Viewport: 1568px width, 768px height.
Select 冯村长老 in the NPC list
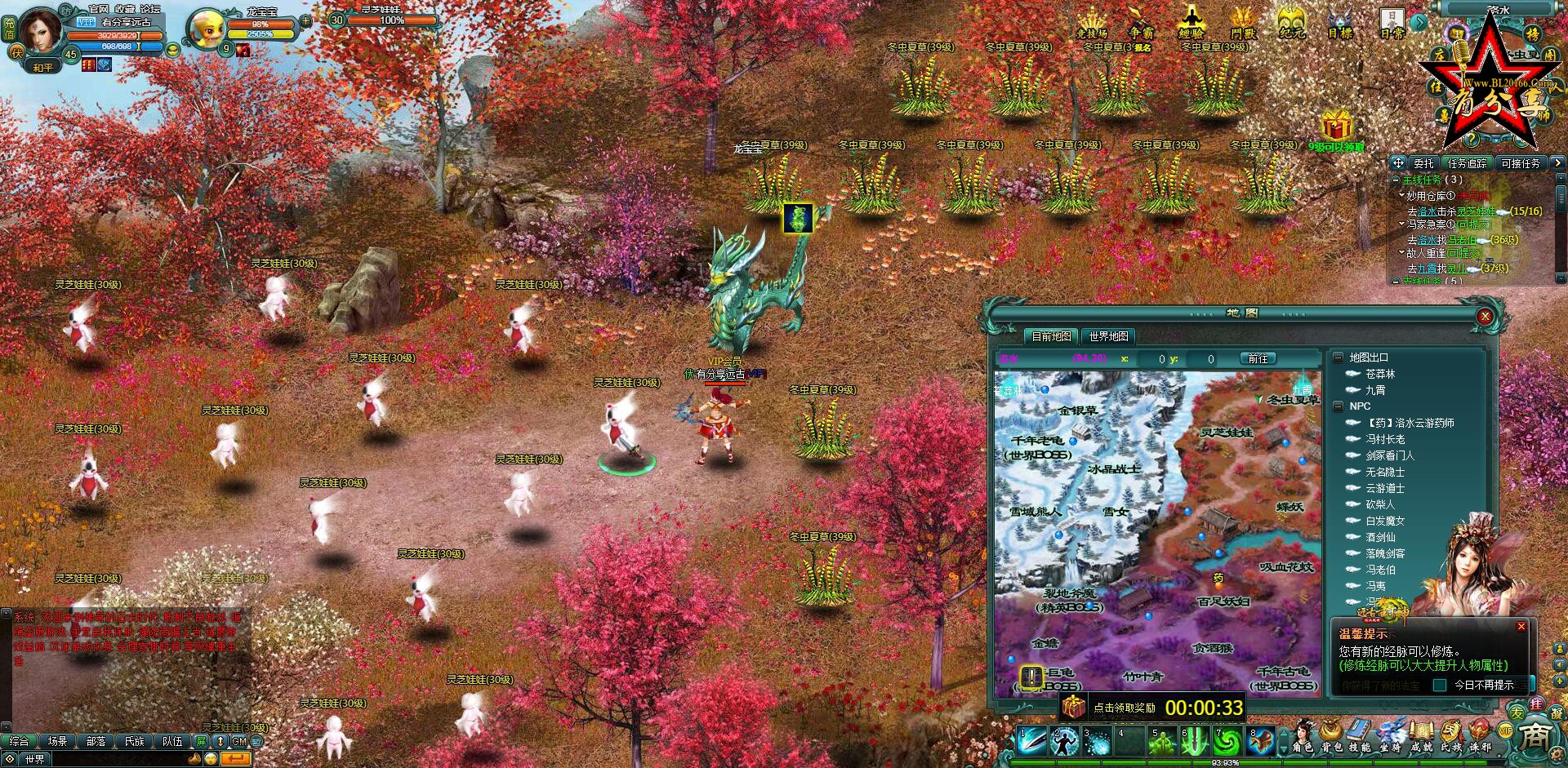pos(1385,439)
